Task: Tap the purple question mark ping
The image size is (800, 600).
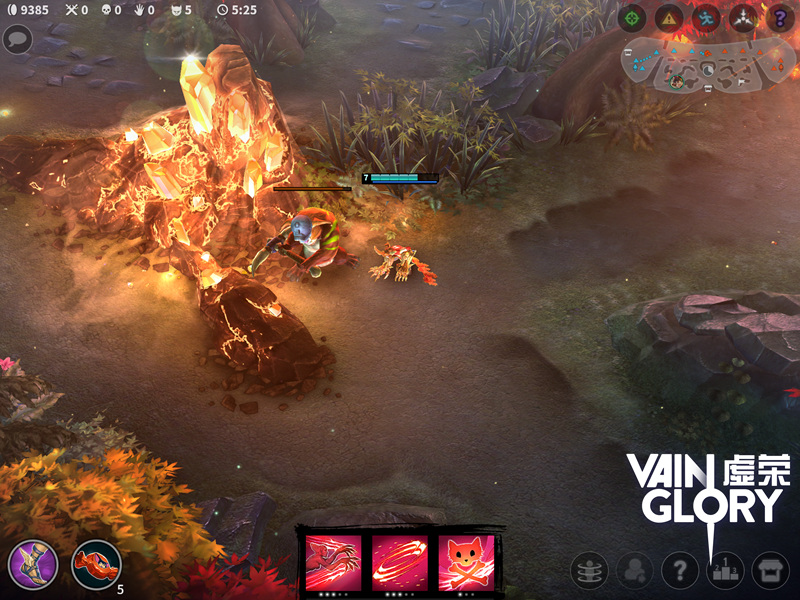Action: click(779, 17)
